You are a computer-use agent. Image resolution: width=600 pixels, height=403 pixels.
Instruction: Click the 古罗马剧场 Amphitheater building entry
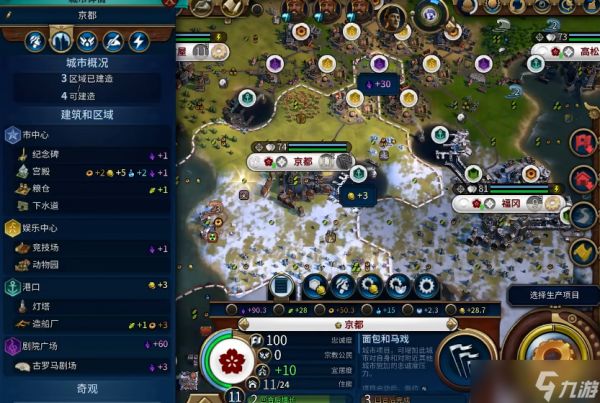[x=60, y=366]
